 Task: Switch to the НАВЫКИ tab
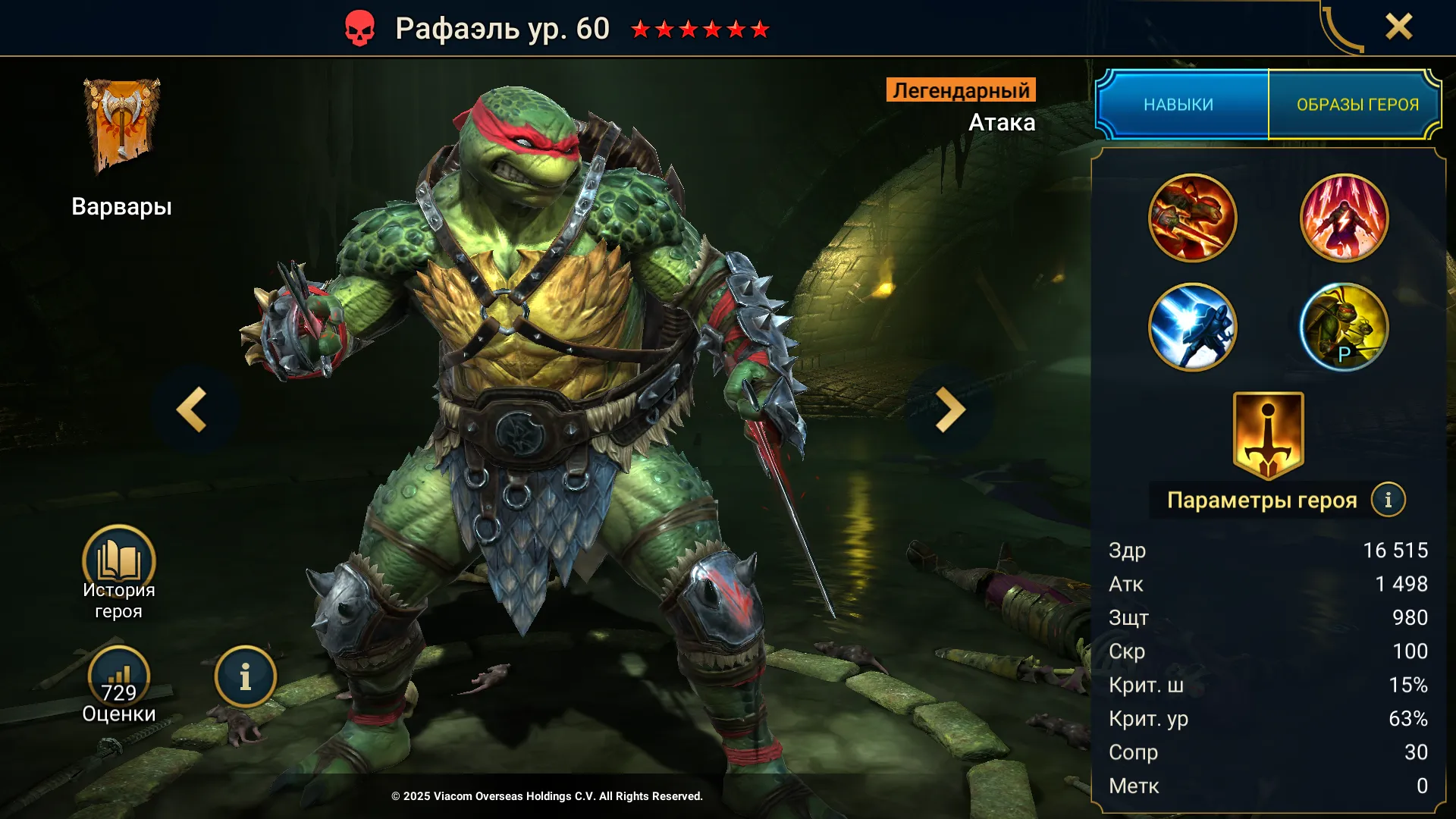pyautogui.click(x=1180, y=105)
